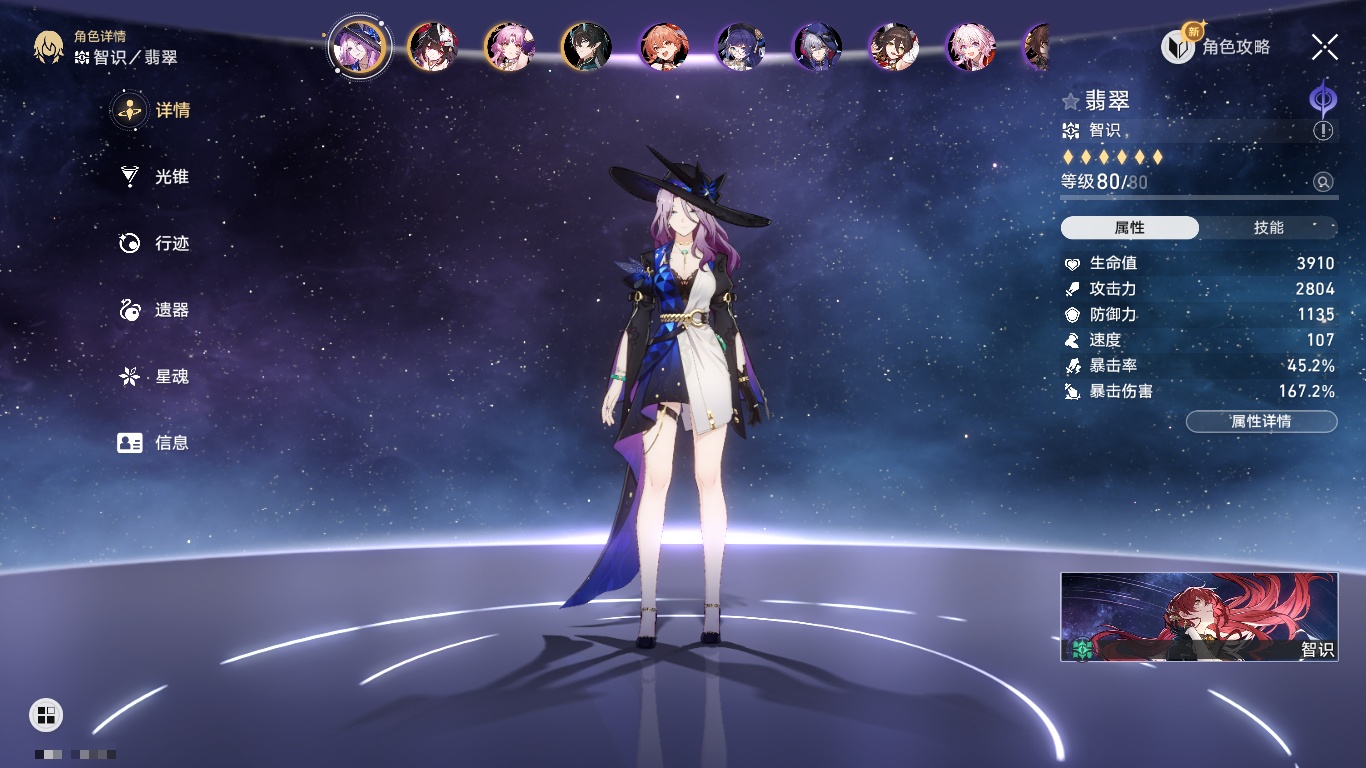Viewport: 1366px width, 768px height.
Task: Choose the orange-haired character portrait
Action: (x=664, y=47)
